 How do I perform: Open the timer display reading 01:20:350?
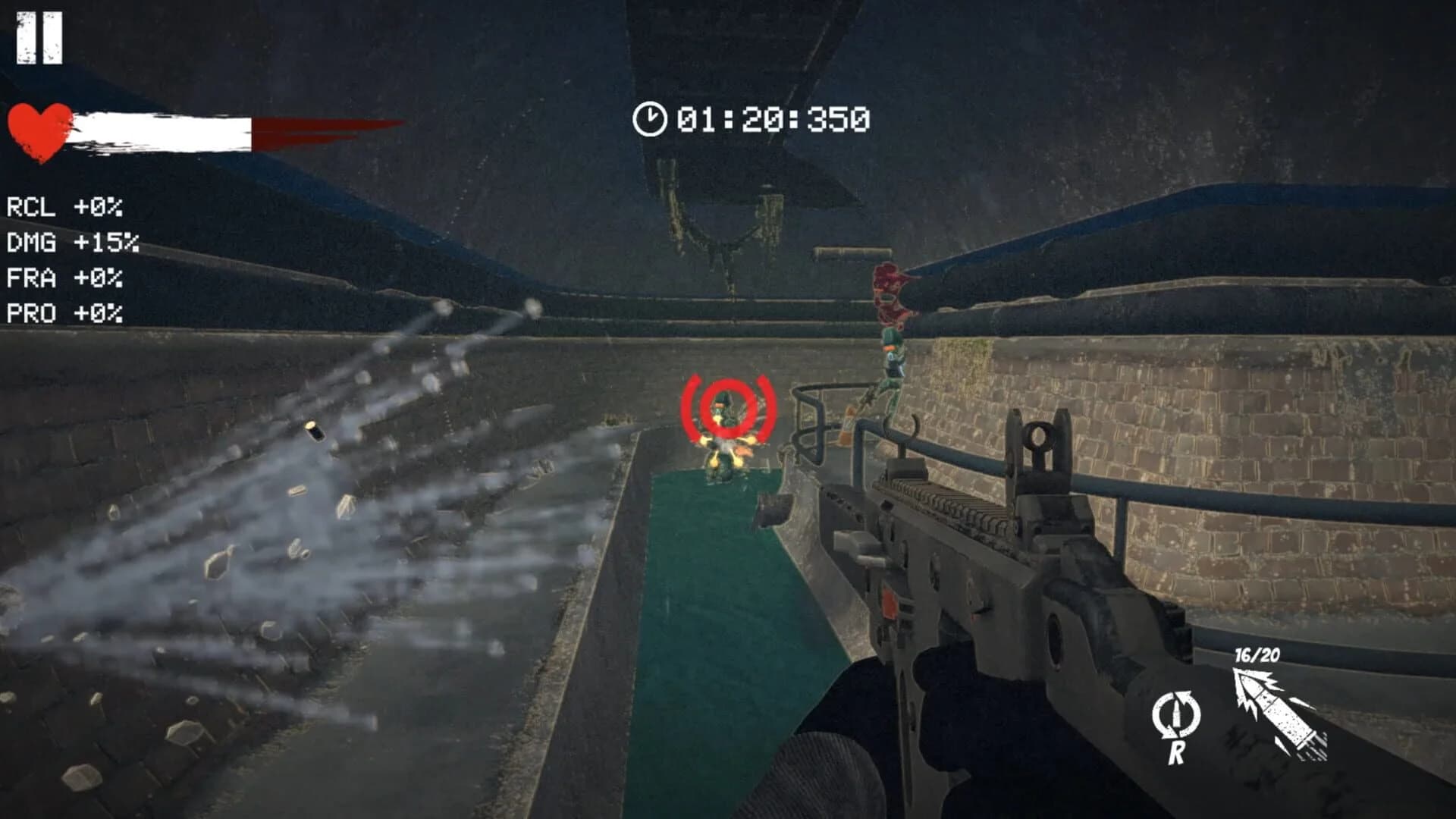[770, 118]
